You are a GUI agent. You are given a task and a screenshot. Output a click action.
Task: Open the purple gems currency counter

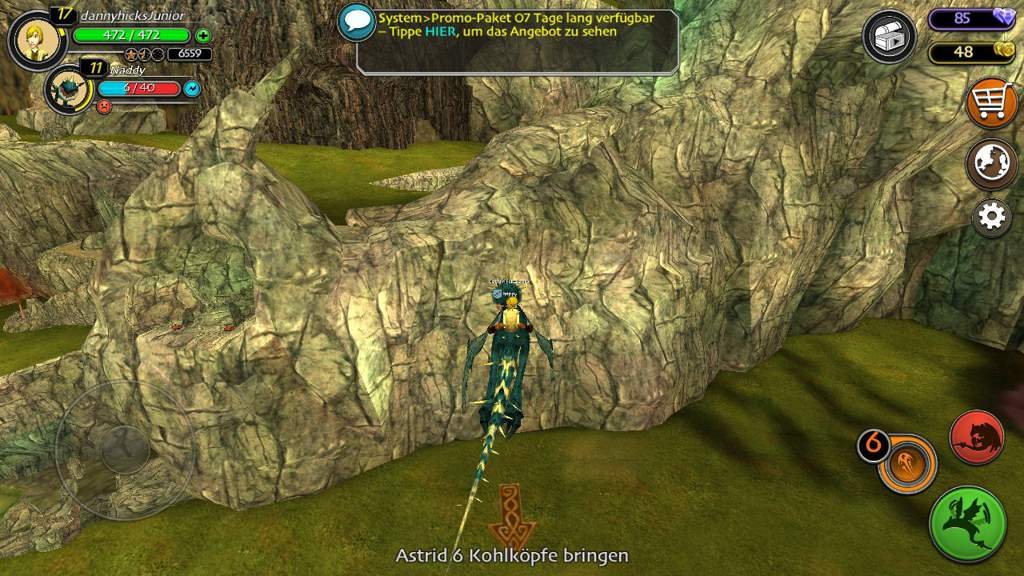click(971, 18)
